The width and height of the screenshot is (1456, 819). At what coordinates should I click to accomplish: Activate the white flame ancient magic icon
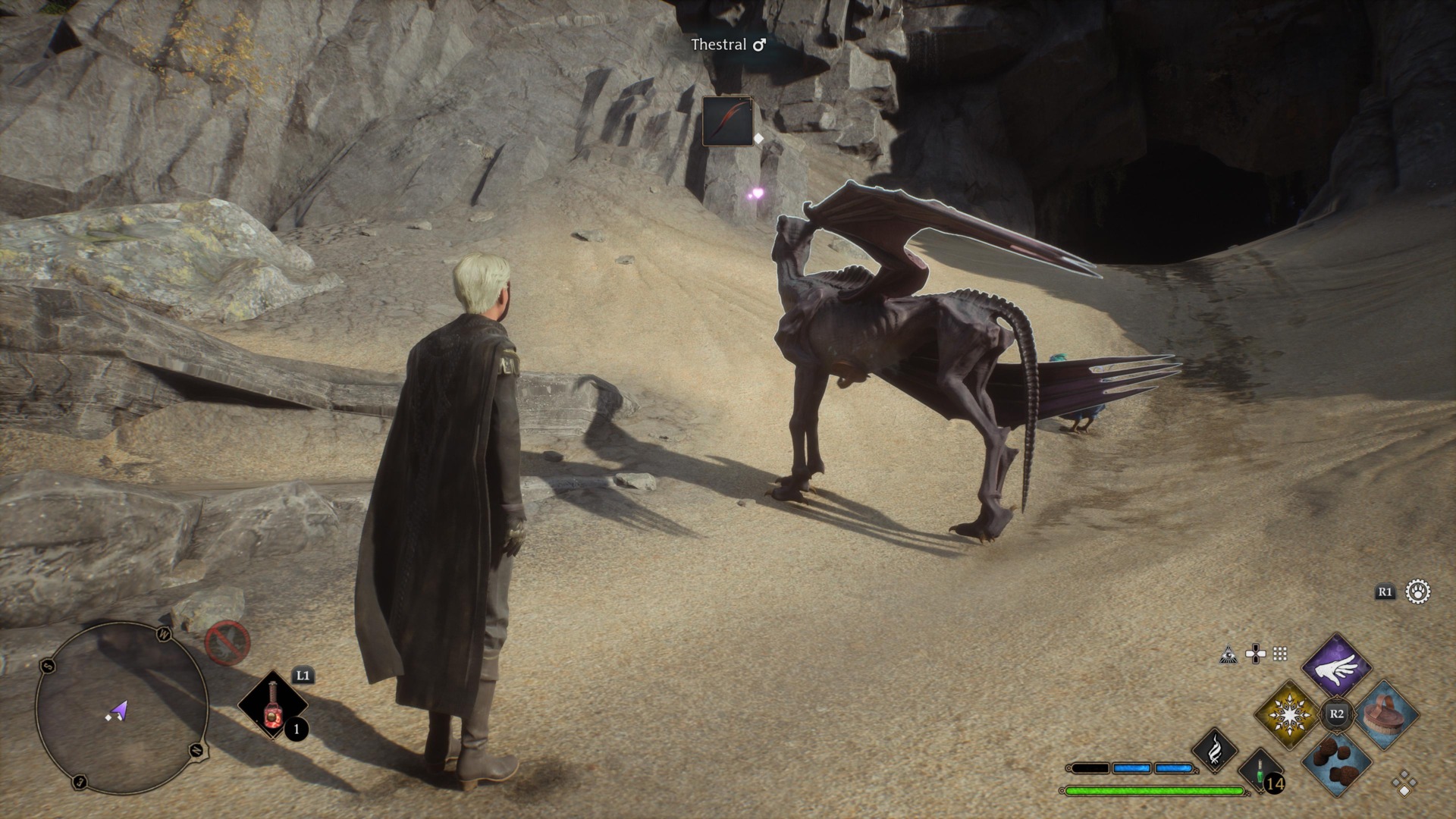(x=1215, y=751)
